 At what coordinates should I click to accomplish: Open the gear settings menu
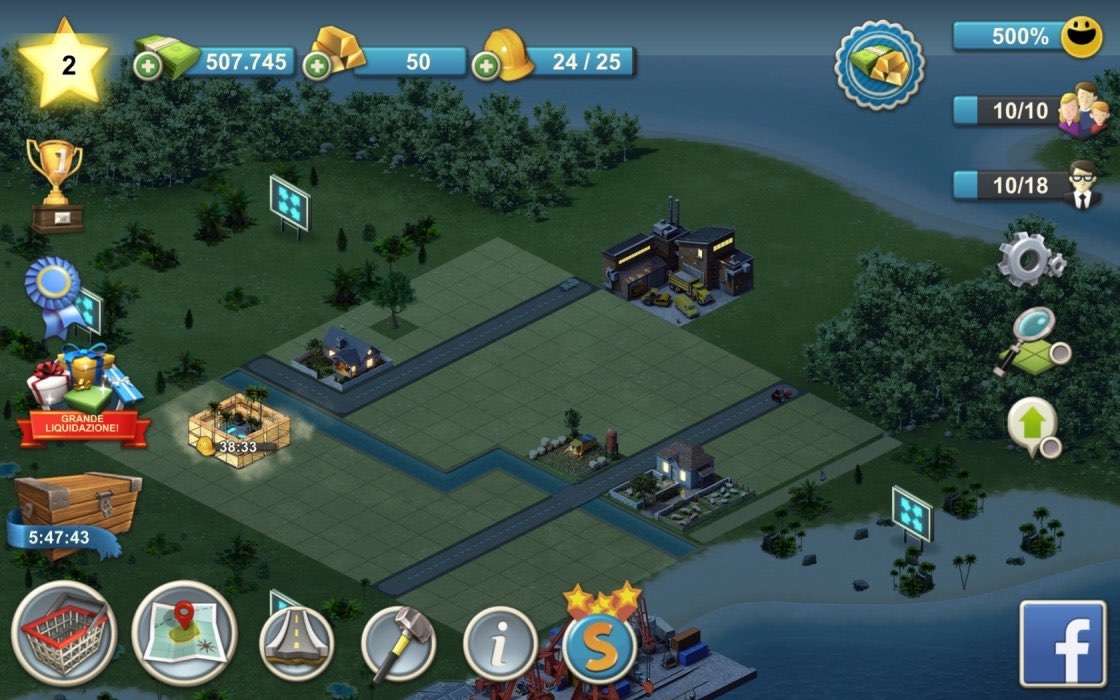tap(1030, 260)
